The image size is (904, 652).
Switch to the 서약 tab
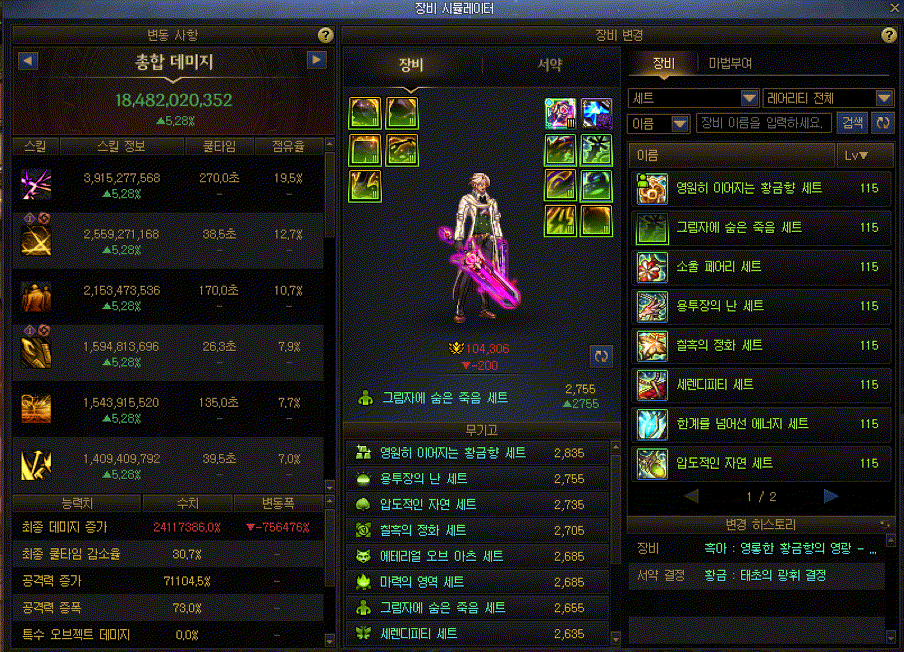click(549, 66)
